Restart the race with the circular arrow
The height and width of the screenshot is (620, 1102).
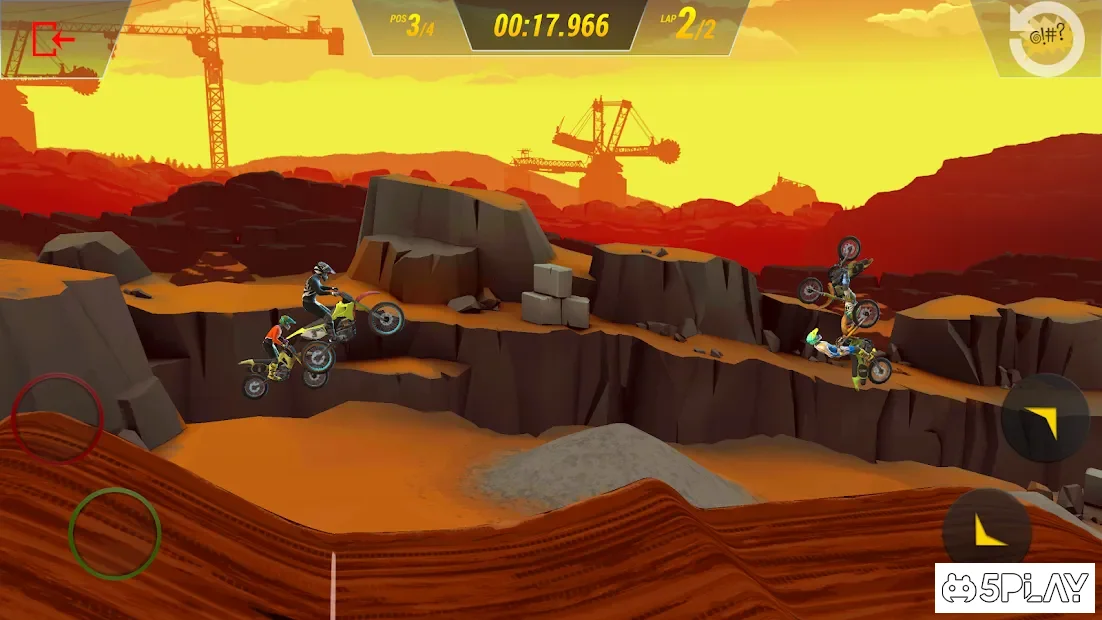pos(1046,40)
